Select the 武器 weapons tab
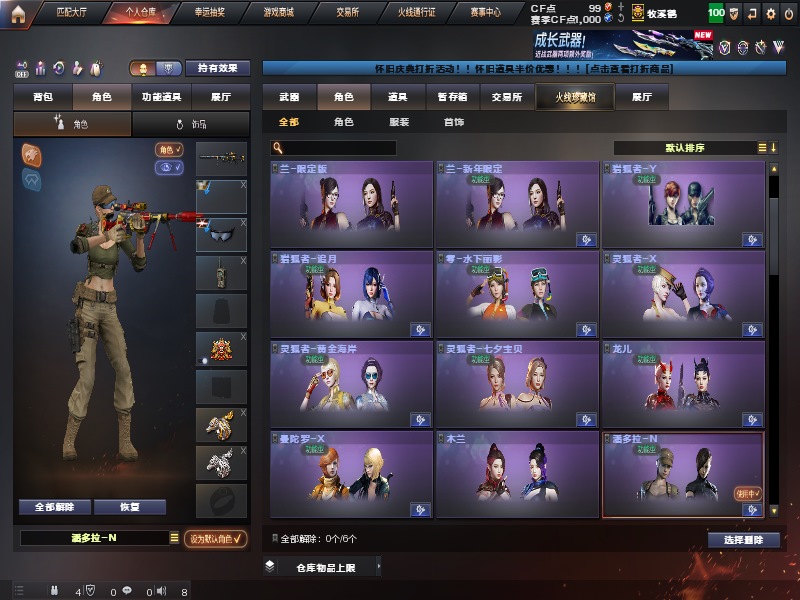This screenshot has height=600, width=800. (x=289, y=97)
